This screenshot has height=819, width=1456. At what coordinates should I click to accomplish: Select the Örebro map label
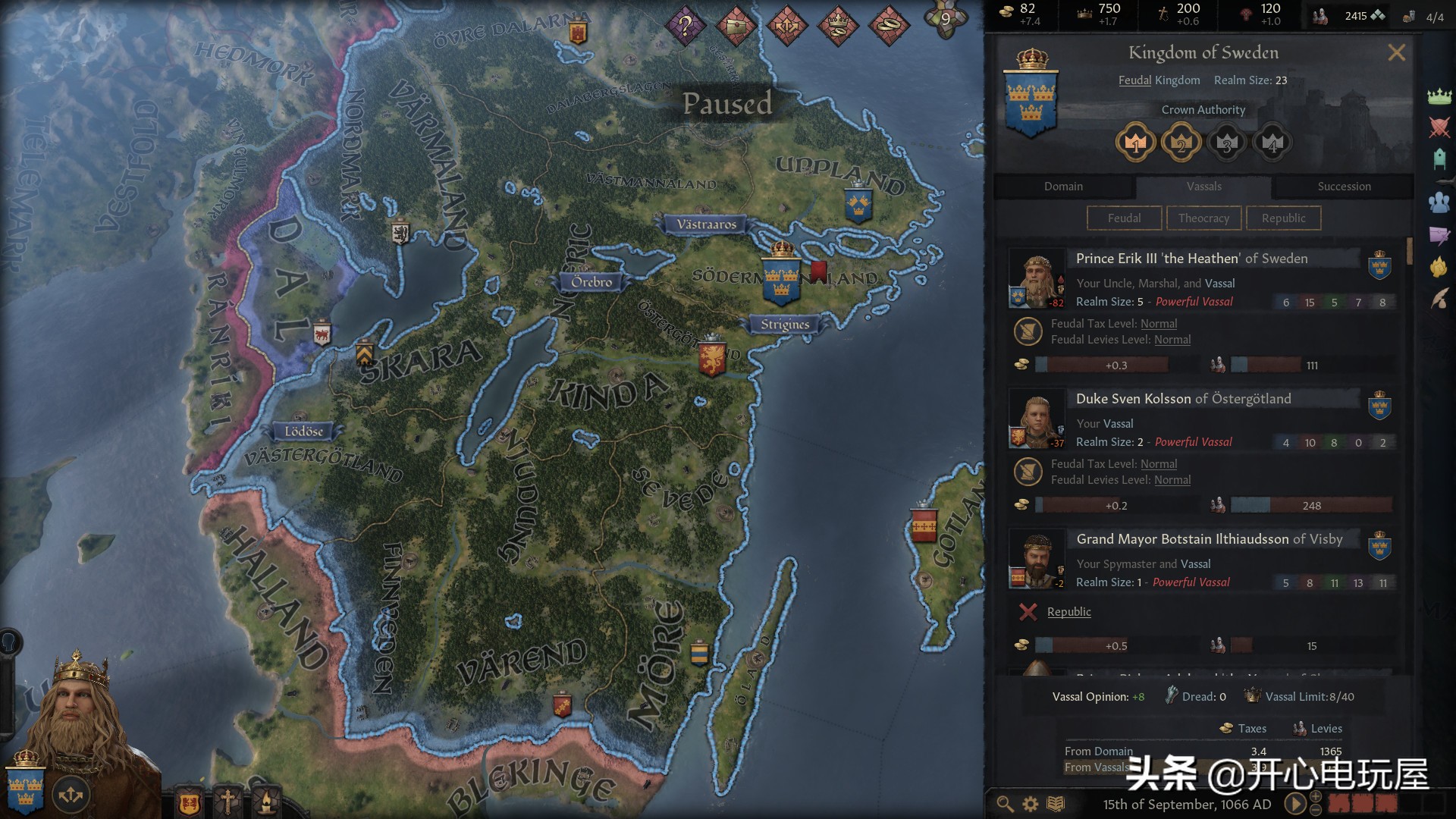591,282
